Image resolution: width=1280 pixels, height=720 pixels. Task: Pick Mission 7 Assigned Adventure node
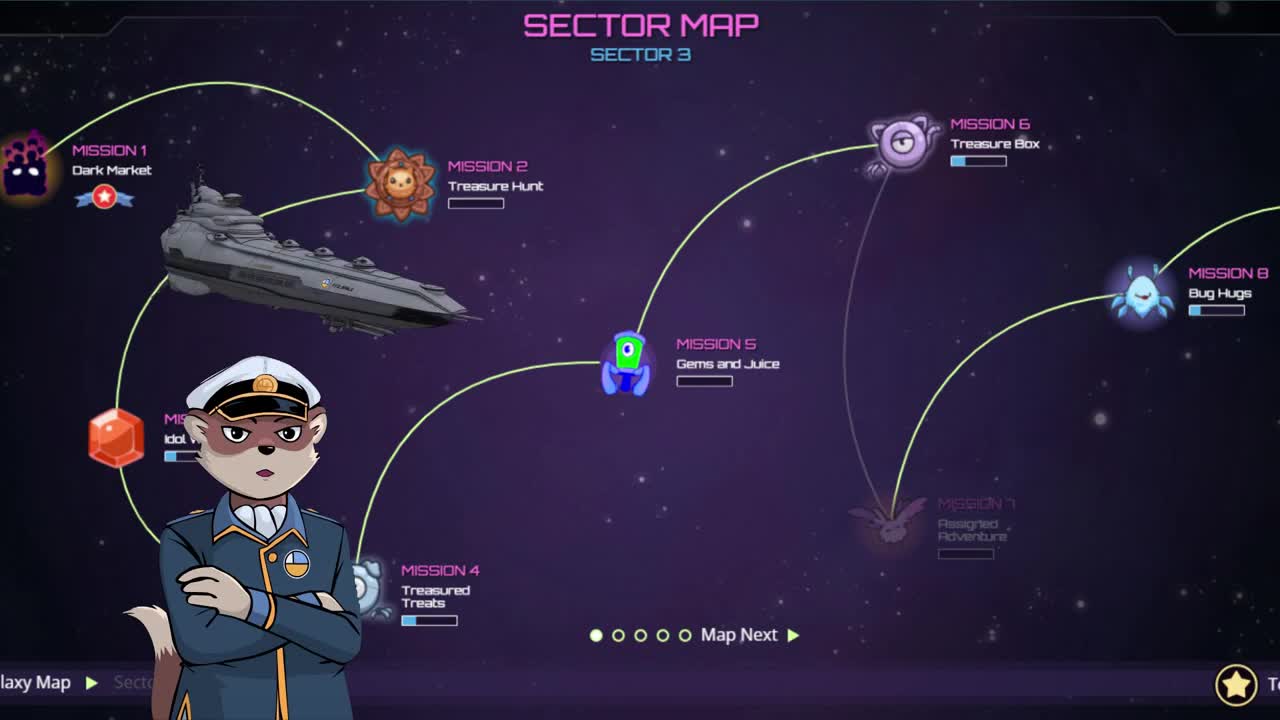point(888,524)
